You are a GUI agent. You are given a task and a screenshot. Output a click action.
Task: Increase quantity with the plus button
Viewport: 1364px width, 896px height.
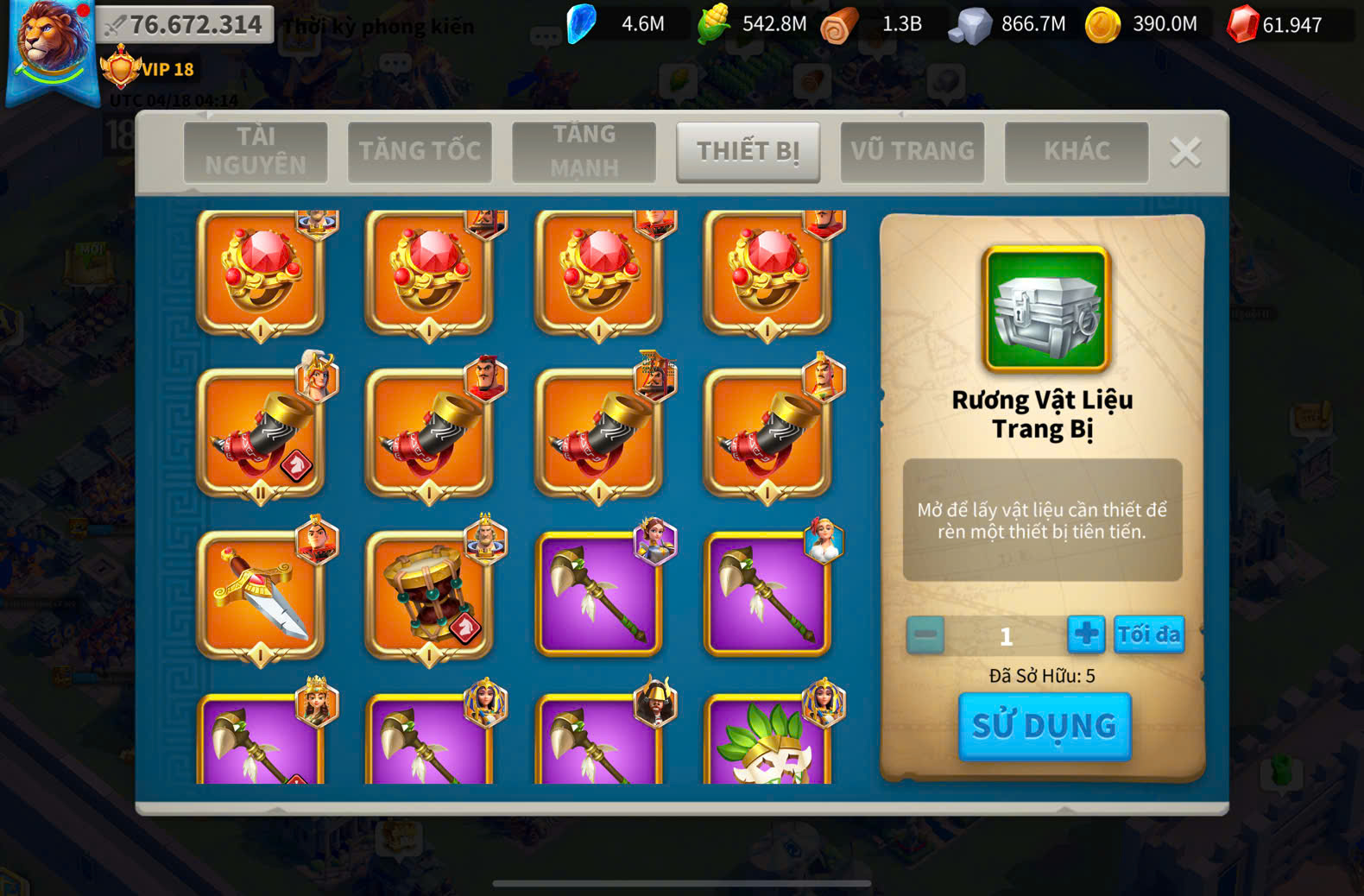[1086, 635]
